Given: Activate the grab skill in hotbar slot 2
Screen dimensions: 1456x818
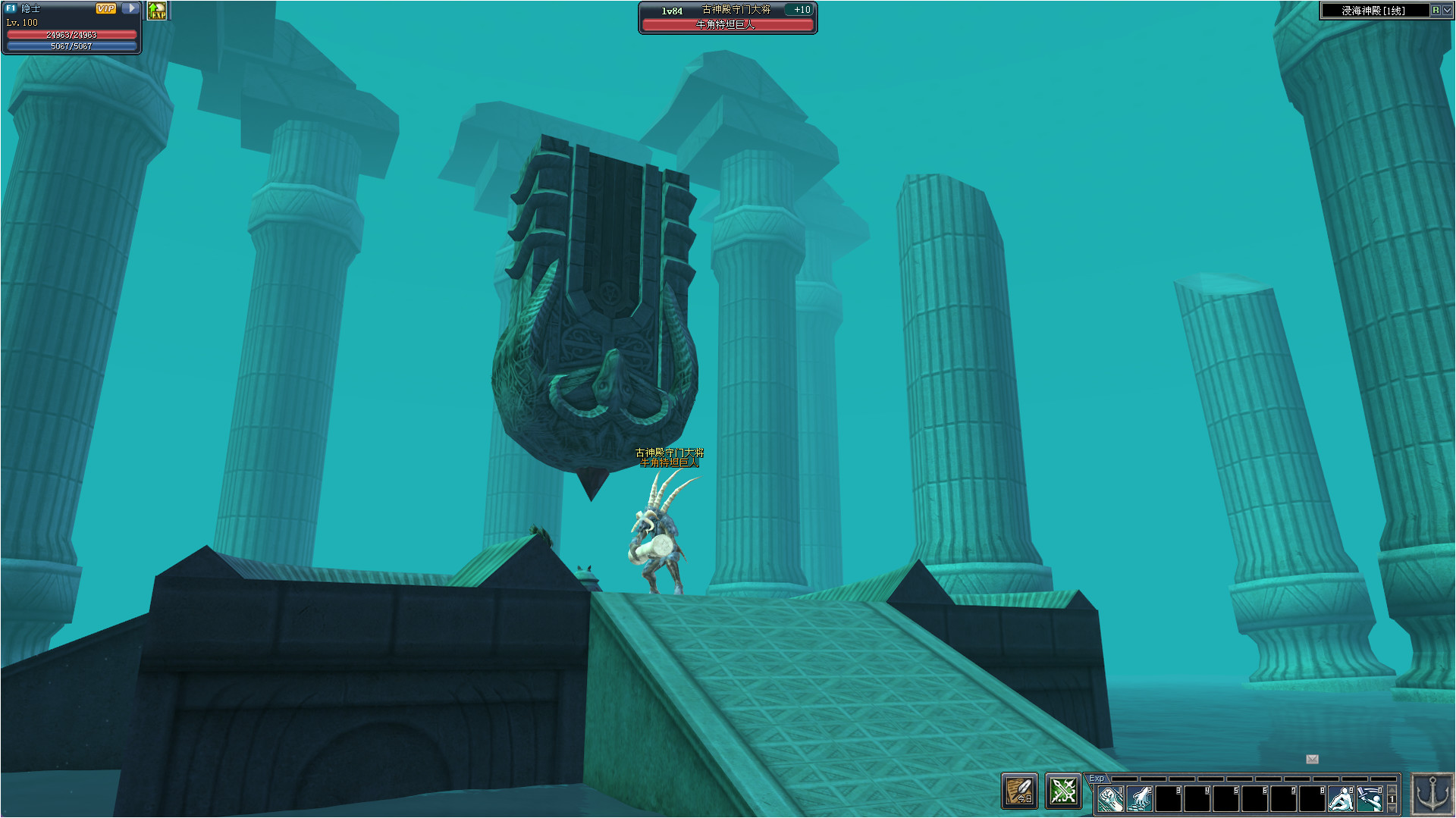Looking at the screenshot, I should 1141,798.
